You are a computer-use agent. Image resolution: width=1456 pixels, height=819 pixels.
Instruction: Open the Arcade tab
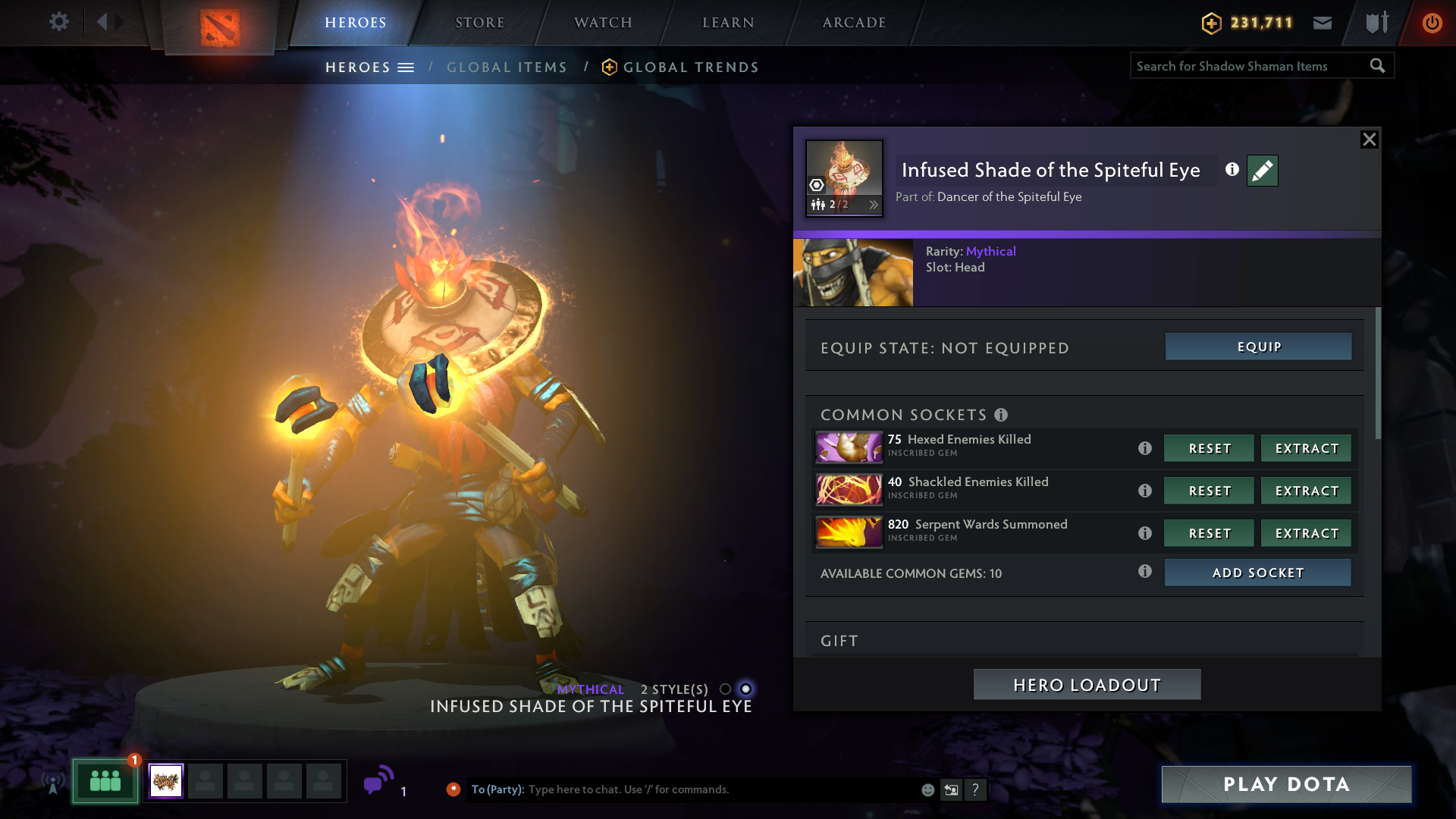pyautogui.click(x=854, y=23)
